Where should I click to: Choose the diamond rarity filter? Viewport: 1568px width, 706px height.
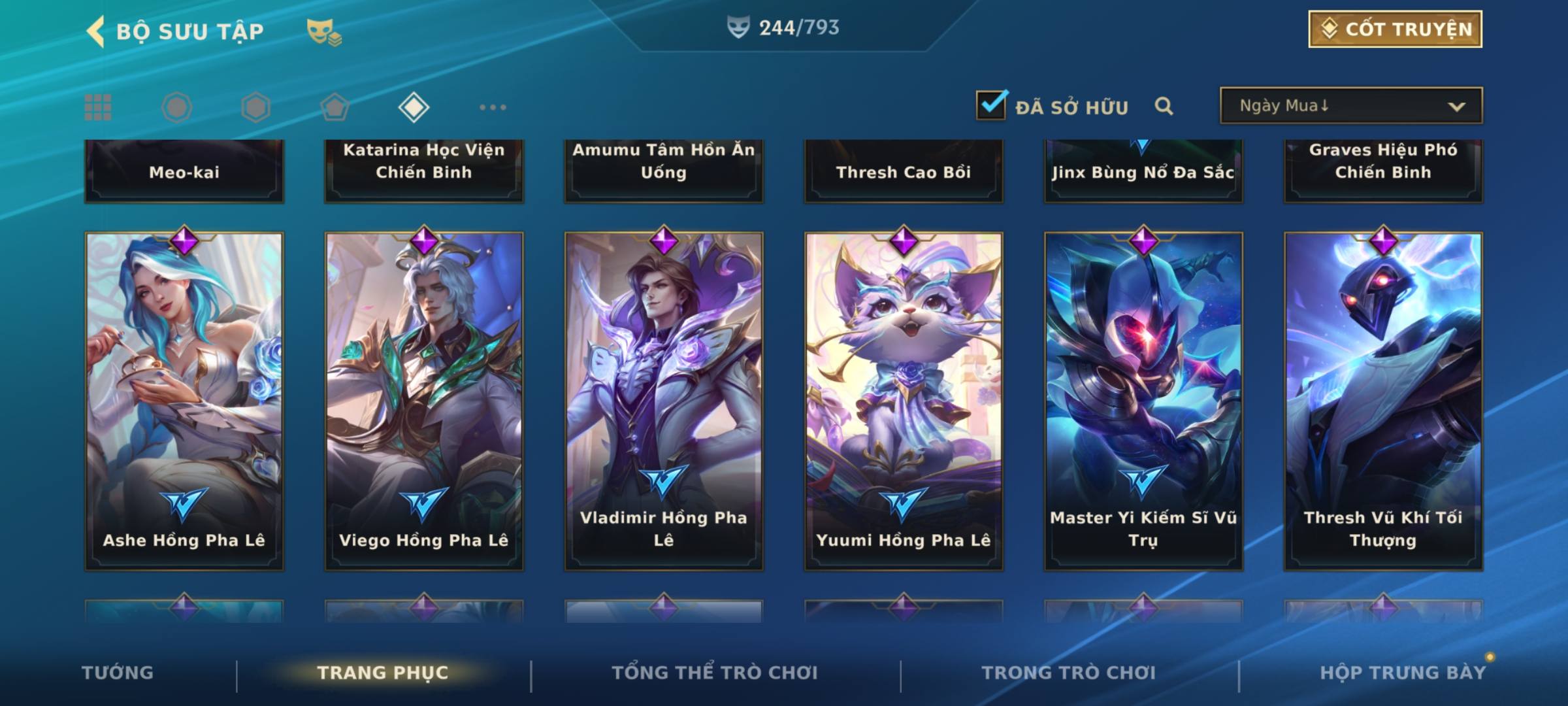[414, 107]
